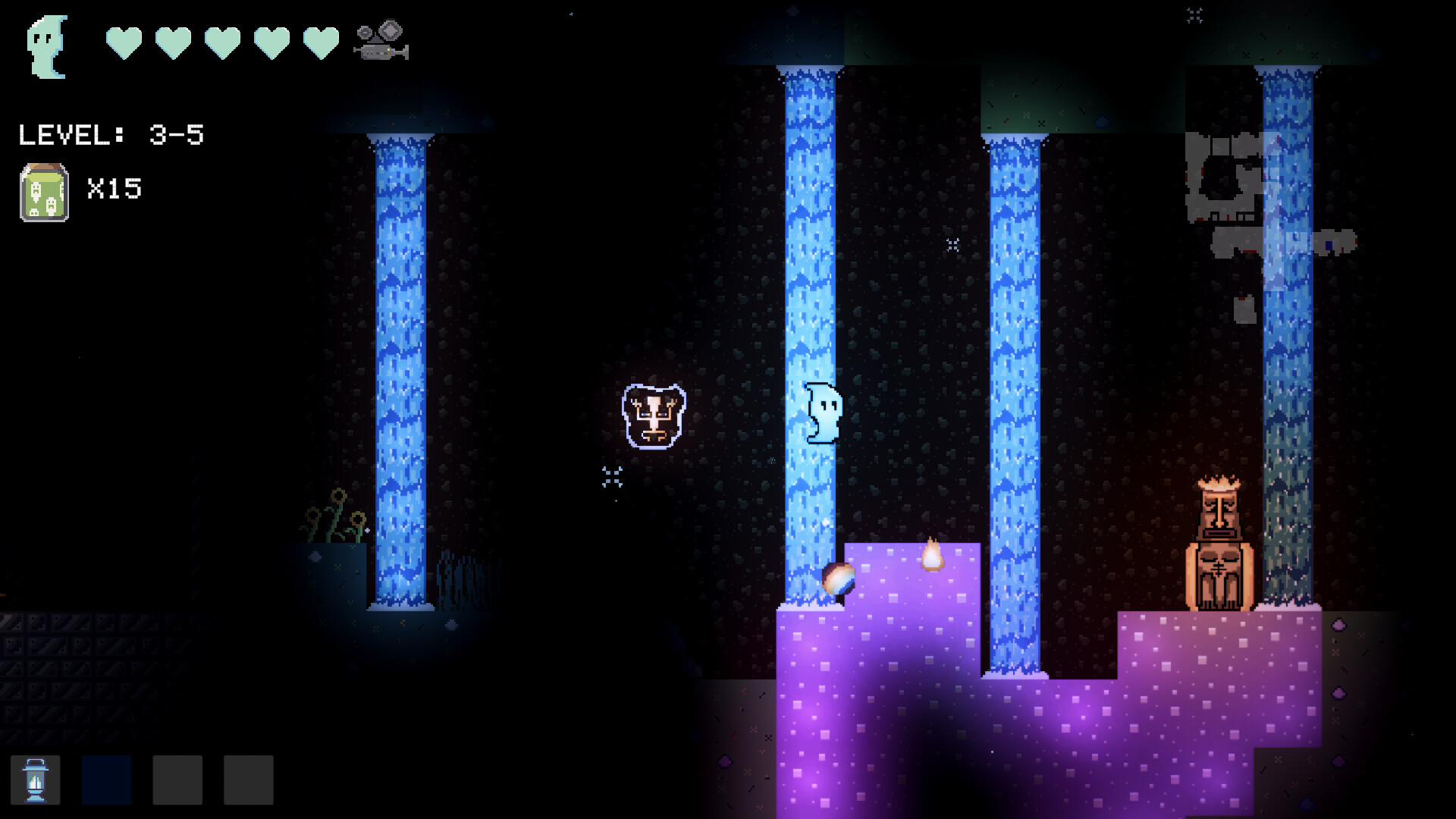1456x819 pixels.
Task: Select the lantern in the first hotbar slot
Action: click(x=36, y=780)
